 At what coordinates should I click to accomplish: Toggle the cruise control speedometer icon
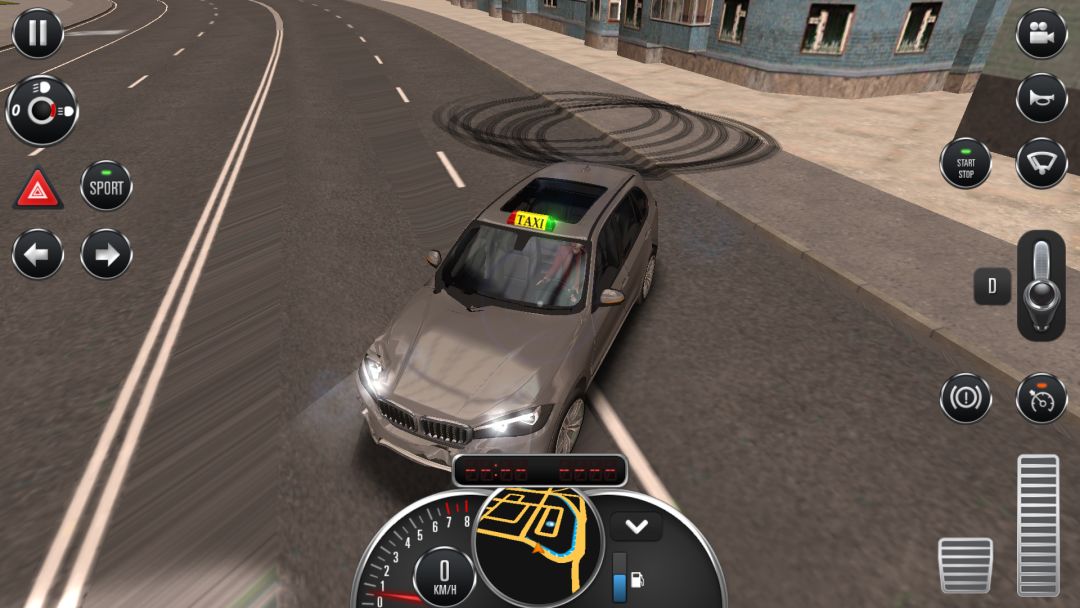(x=1041, y=398)
